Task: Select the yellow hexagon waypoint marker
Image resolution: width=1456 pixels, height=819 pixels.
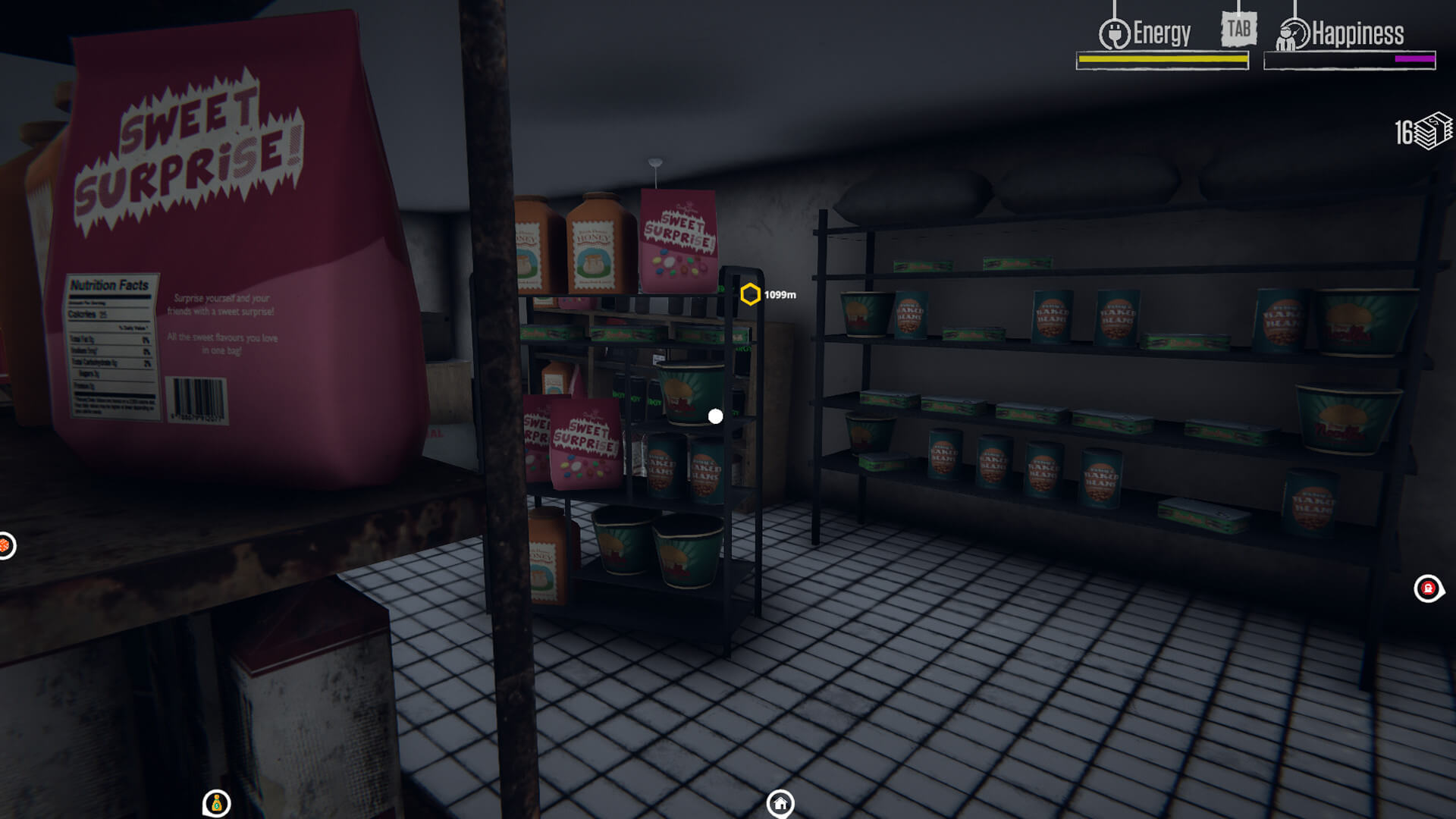Action: (x=750, y=294)
